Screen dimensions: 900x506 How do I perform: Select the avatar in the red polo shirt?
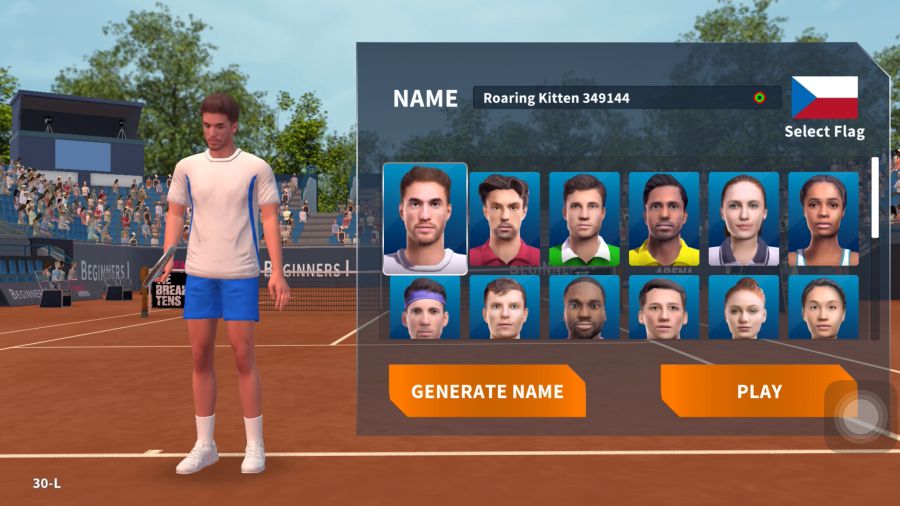point(504,220)
